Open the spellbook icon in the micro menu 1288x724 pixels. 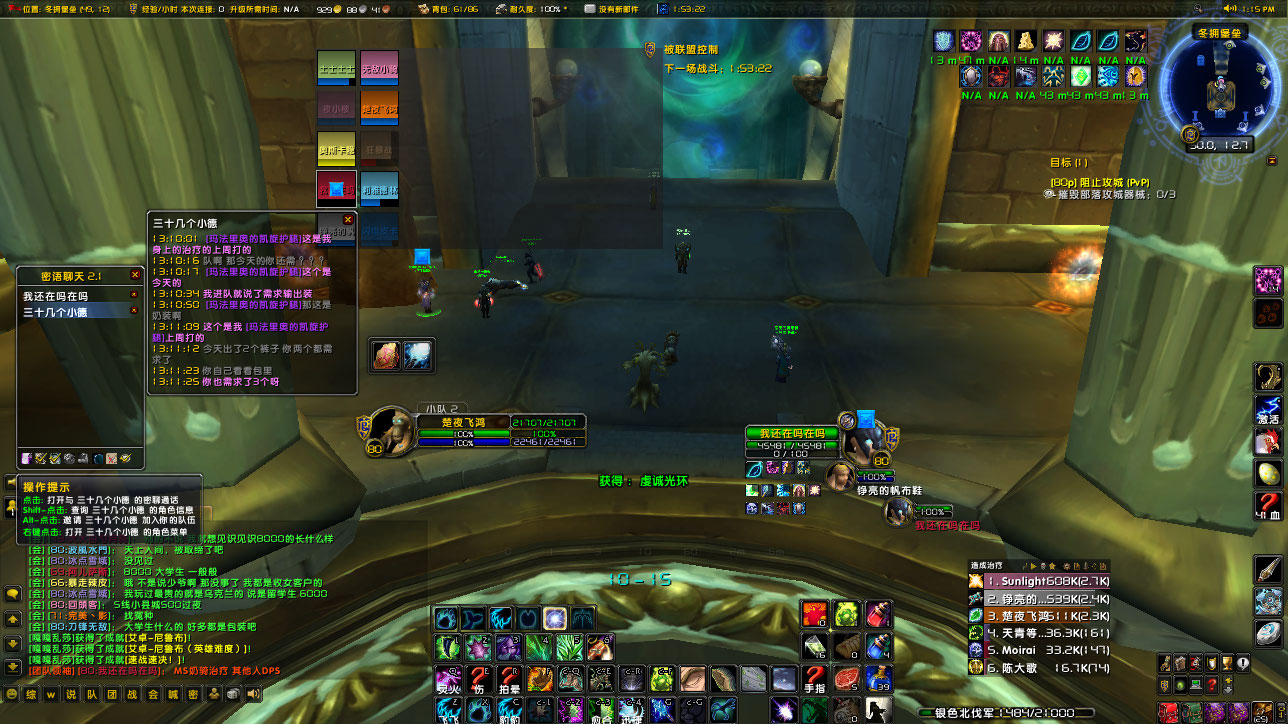pos(1181,663)
